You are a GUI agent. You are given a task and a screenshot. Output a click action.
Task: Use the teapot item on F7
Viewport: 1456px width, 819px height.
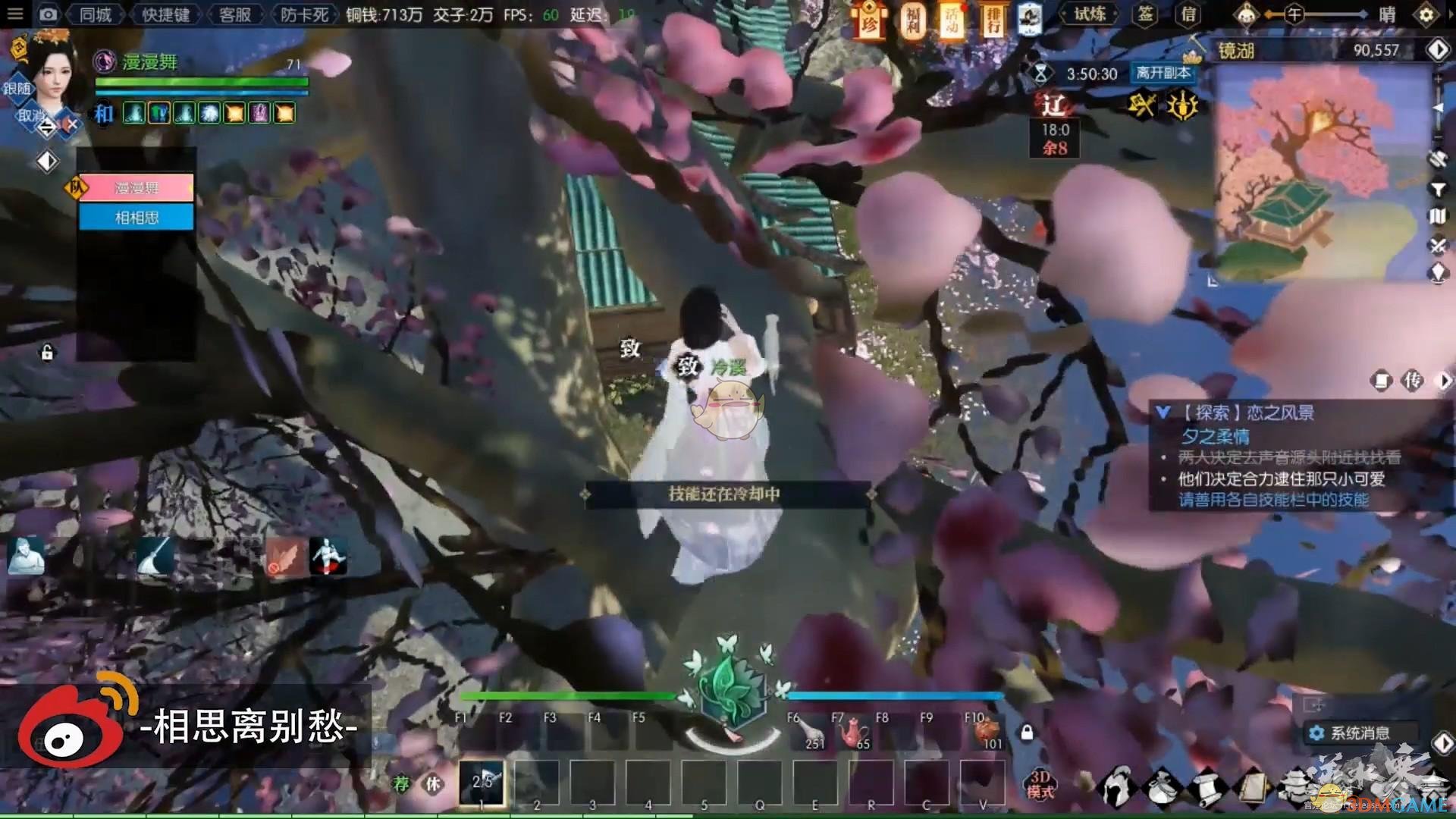click(851, 733)
